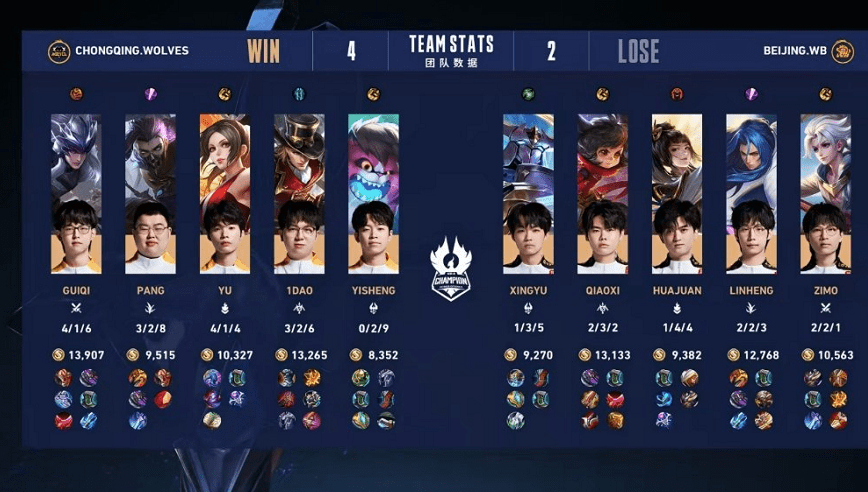
Task: Select the Champion flame emblem in the center
Action: [x=450, y=268]
